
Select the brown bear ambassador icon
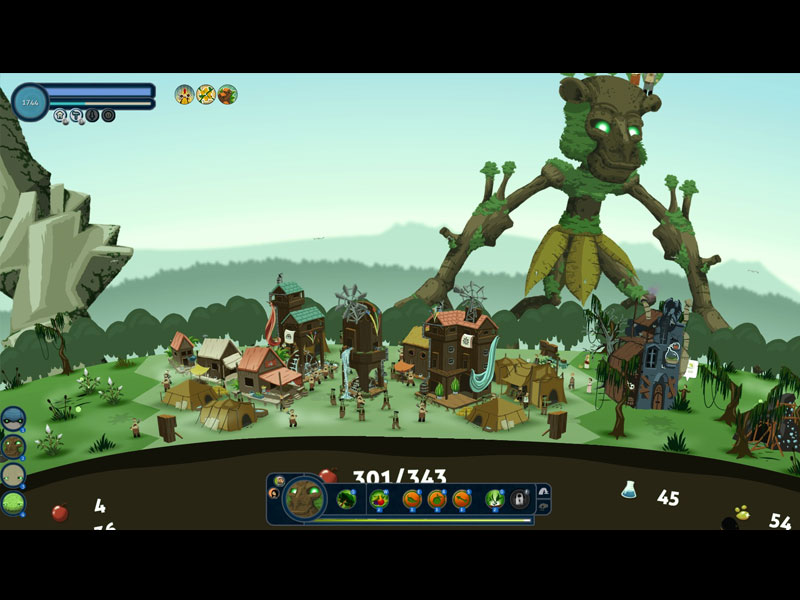pos(228,94)
